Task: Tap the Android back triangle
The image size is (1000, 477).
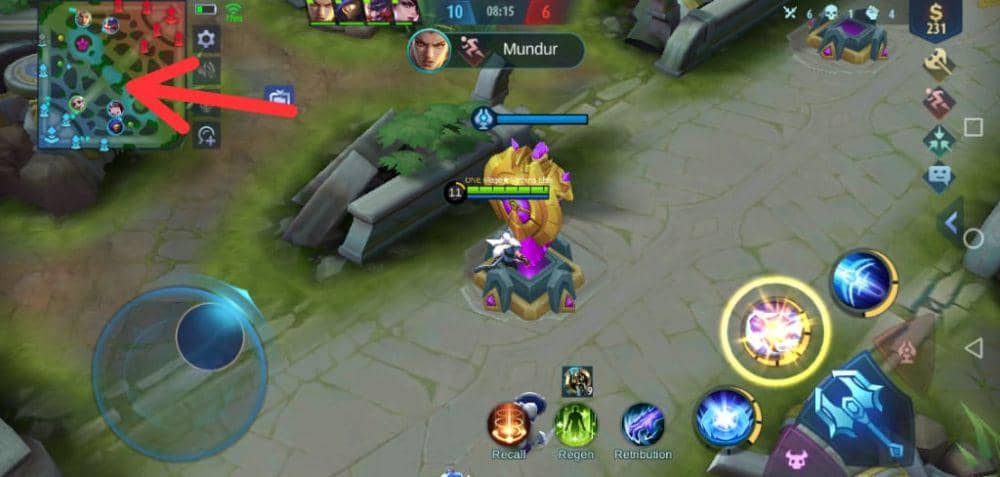Action: click(973, 347)
